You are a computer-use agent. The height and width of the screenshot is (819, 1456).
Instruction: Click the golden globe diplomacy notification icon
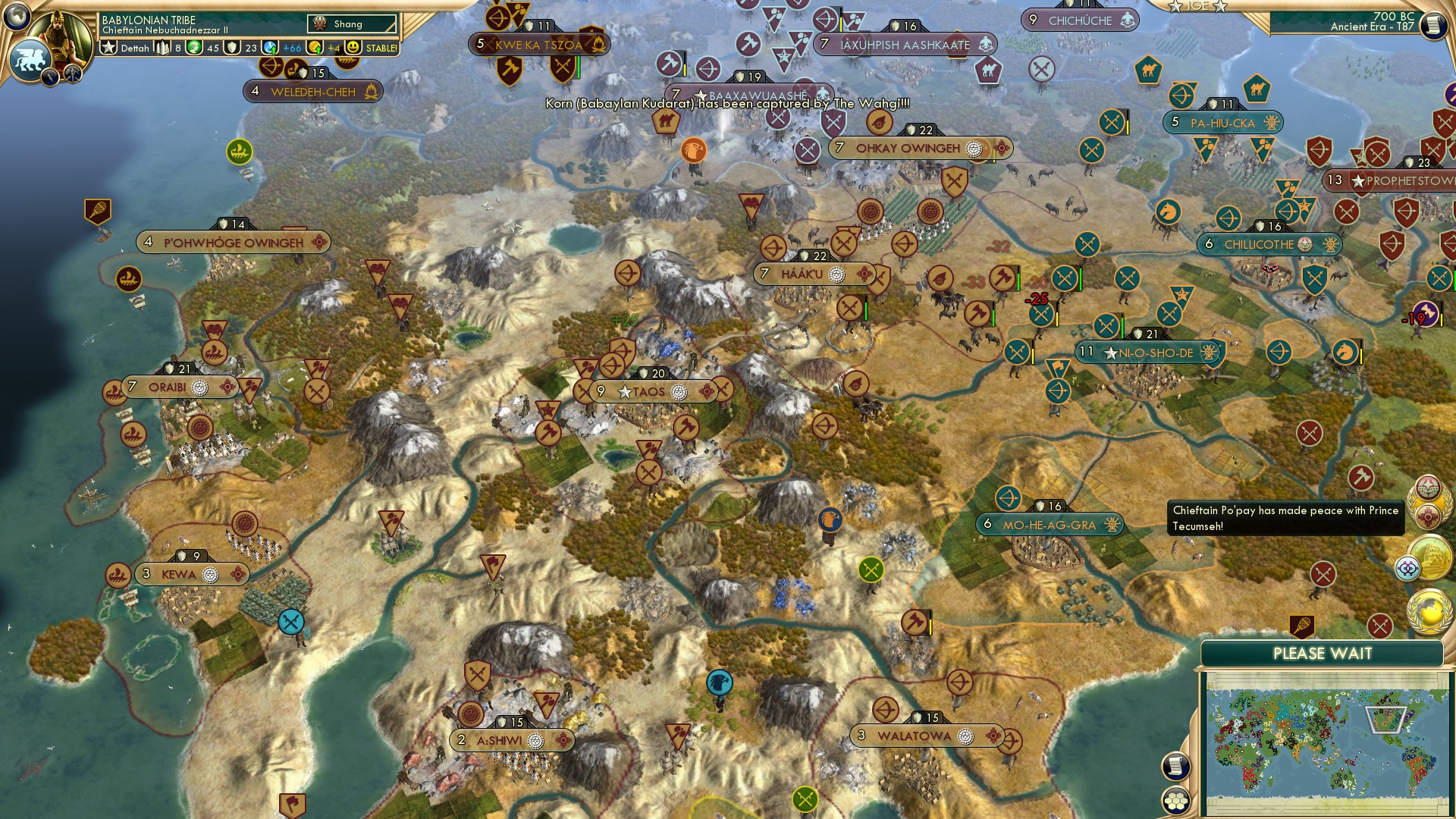pyautogui.click(x=1429, y=611)
